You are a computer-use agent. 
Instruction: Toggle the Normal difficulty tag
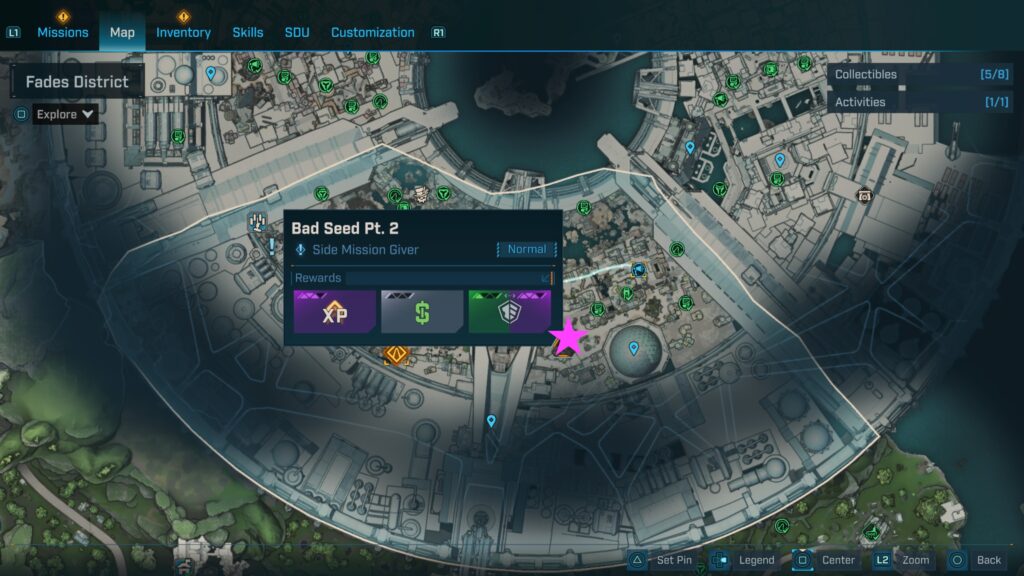(526, 249)
